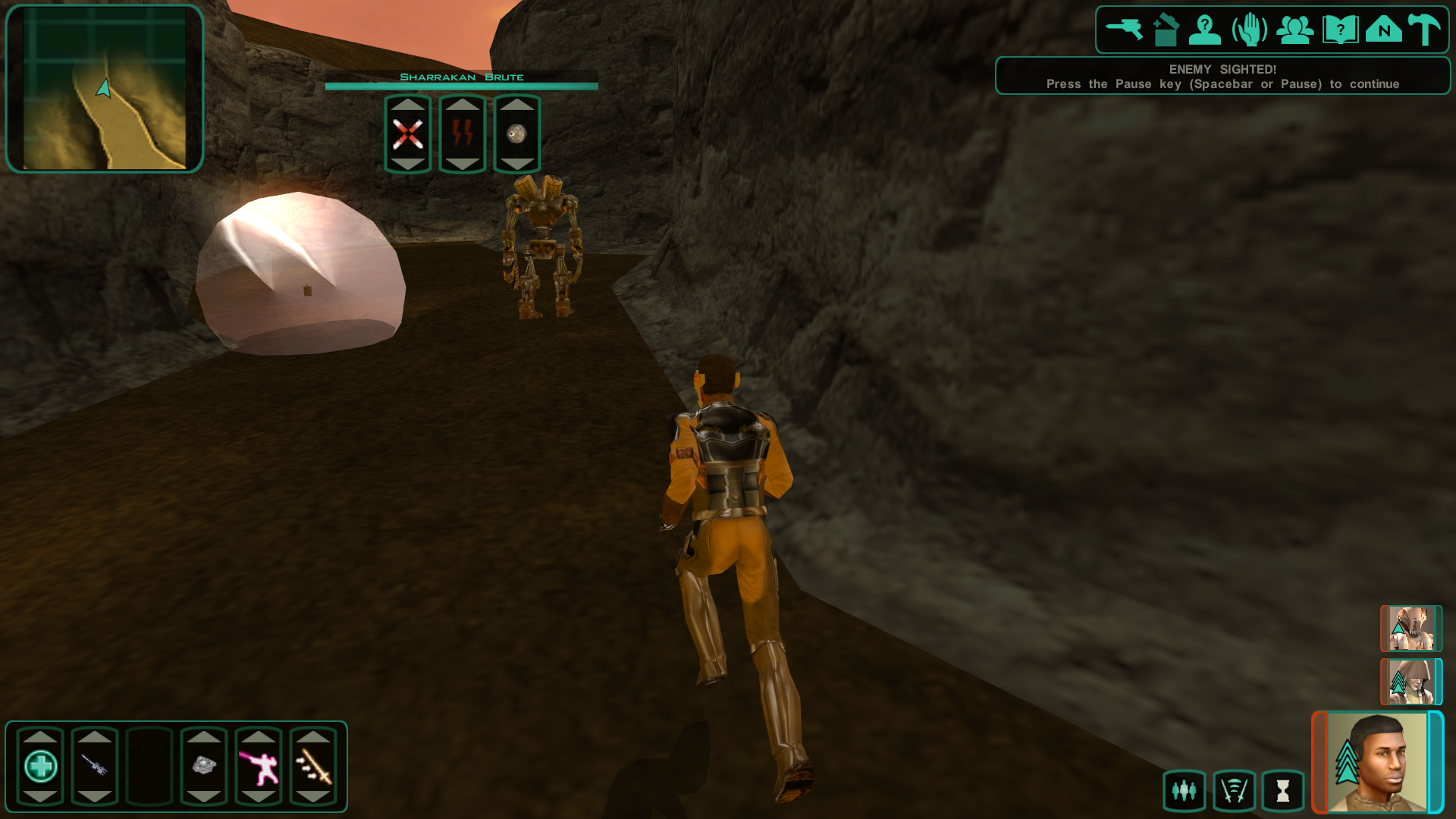Image resolution: width=1456 pixels, height=819 pixels.
Task: Toggle Stealth mode
Action: [x=1234, y=790]
